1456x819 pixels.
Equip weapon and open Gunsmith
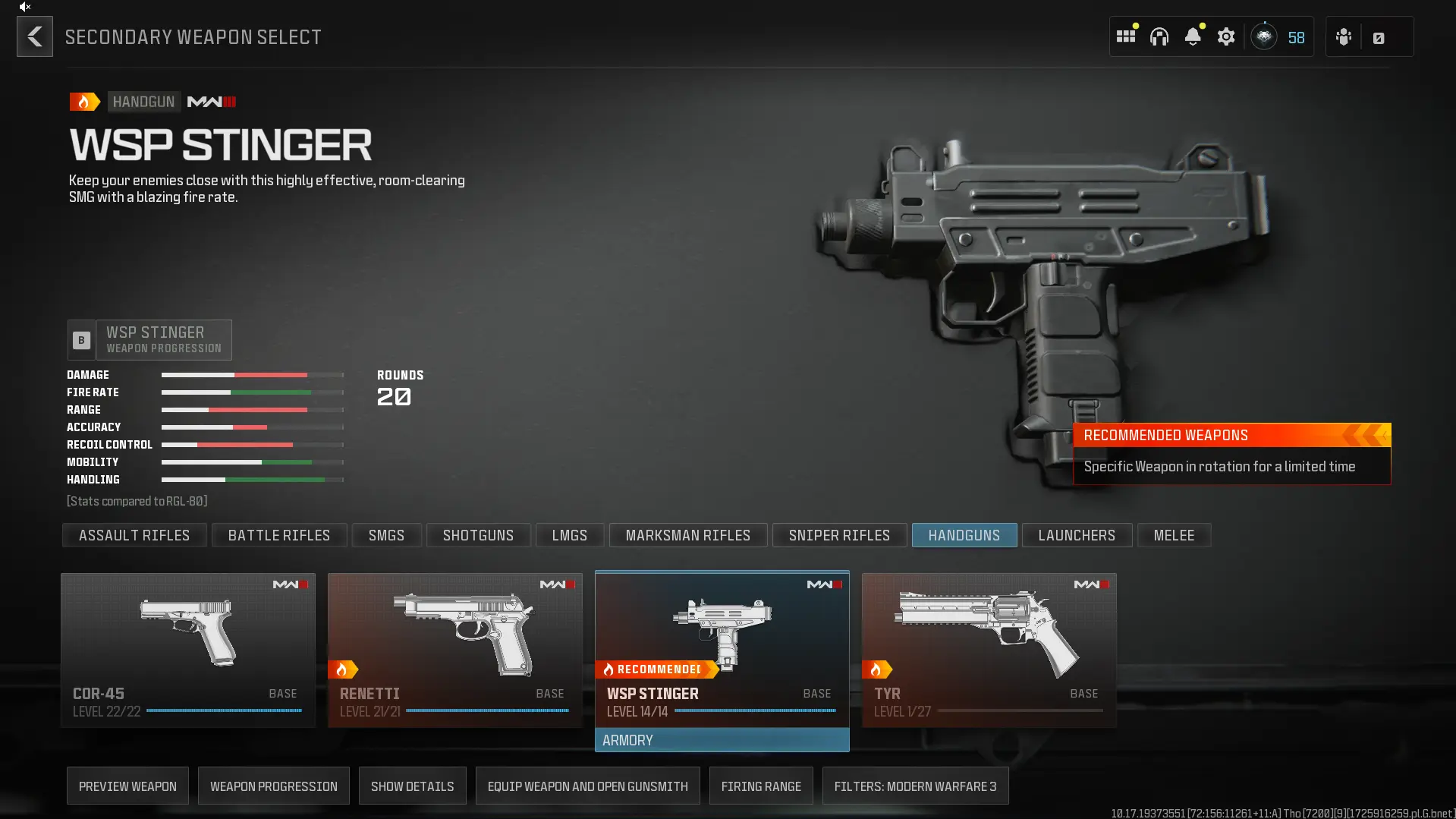(587, 786)
